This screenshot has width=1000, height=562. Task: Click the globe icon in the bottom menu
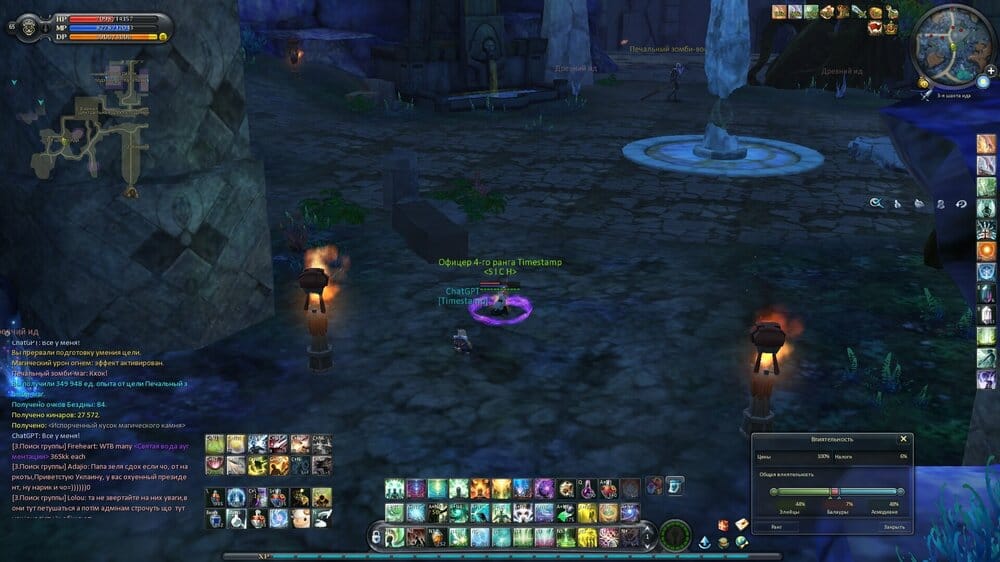(741, 542)
